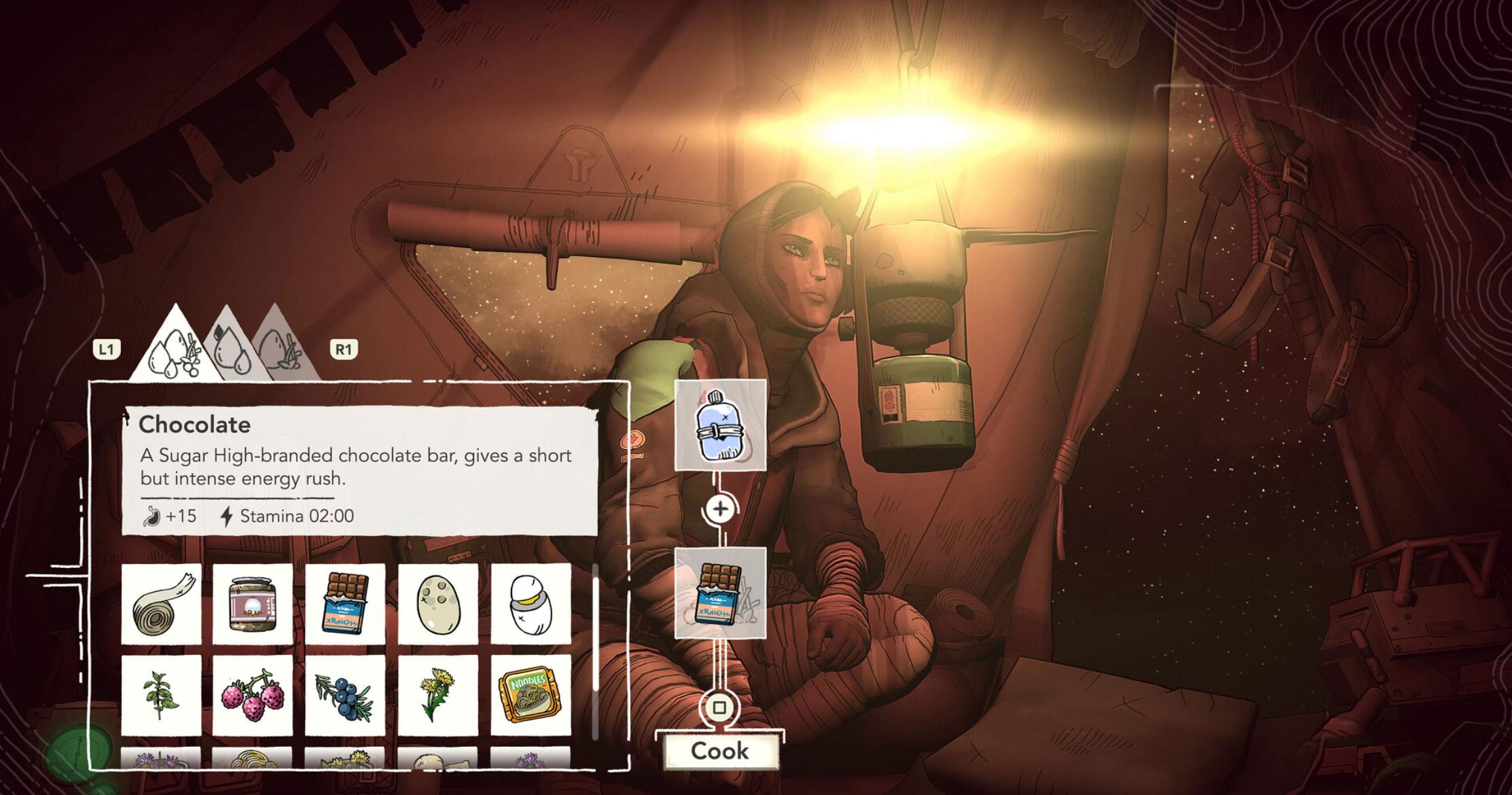Select the water bottle cooking slot
The width and height of the screenshot is (1512, 795).
point(720,425)
